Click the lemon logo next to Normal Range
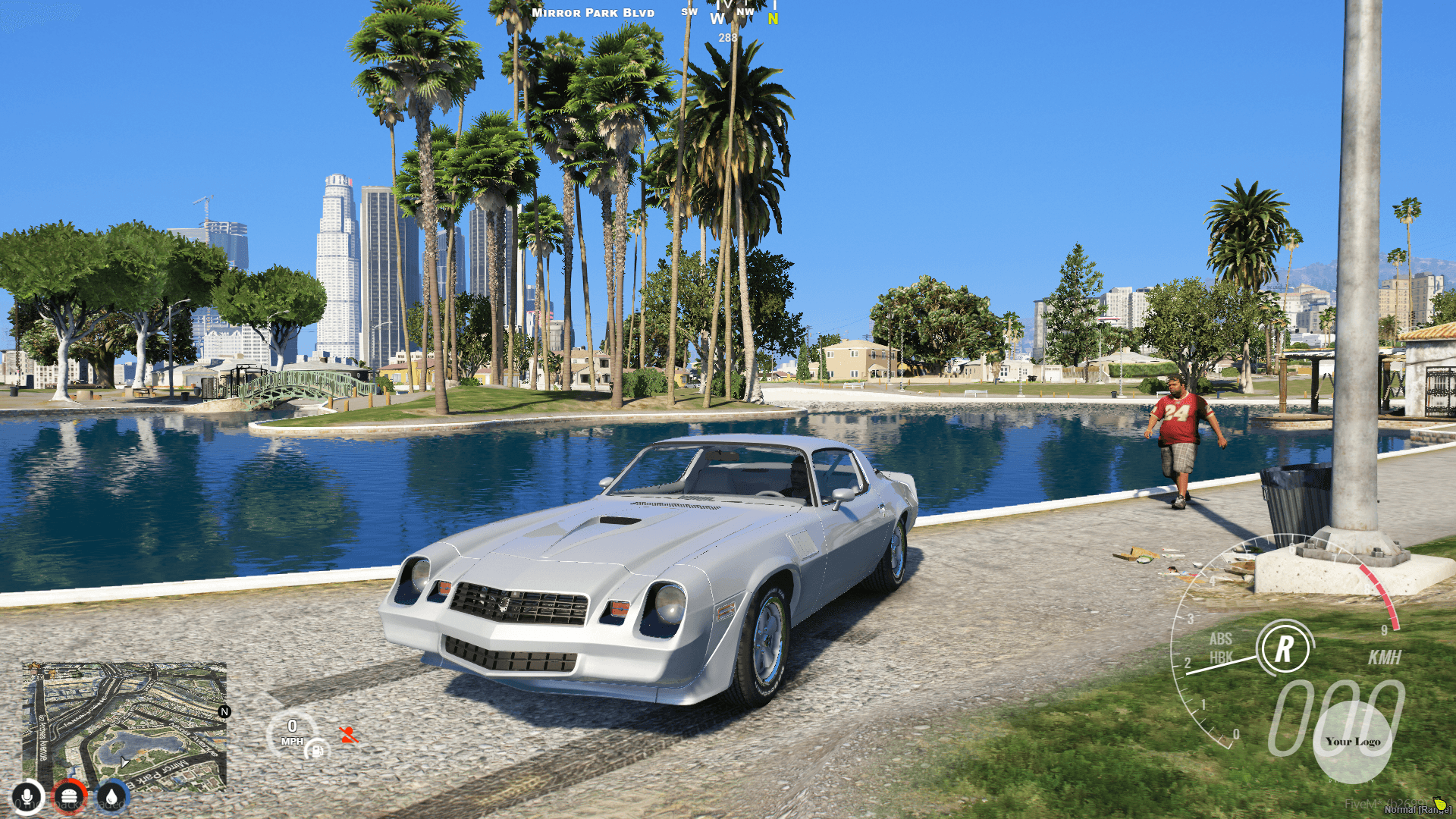The height and width of the screenshot is (819, 1456). (x=1441, y=805)
